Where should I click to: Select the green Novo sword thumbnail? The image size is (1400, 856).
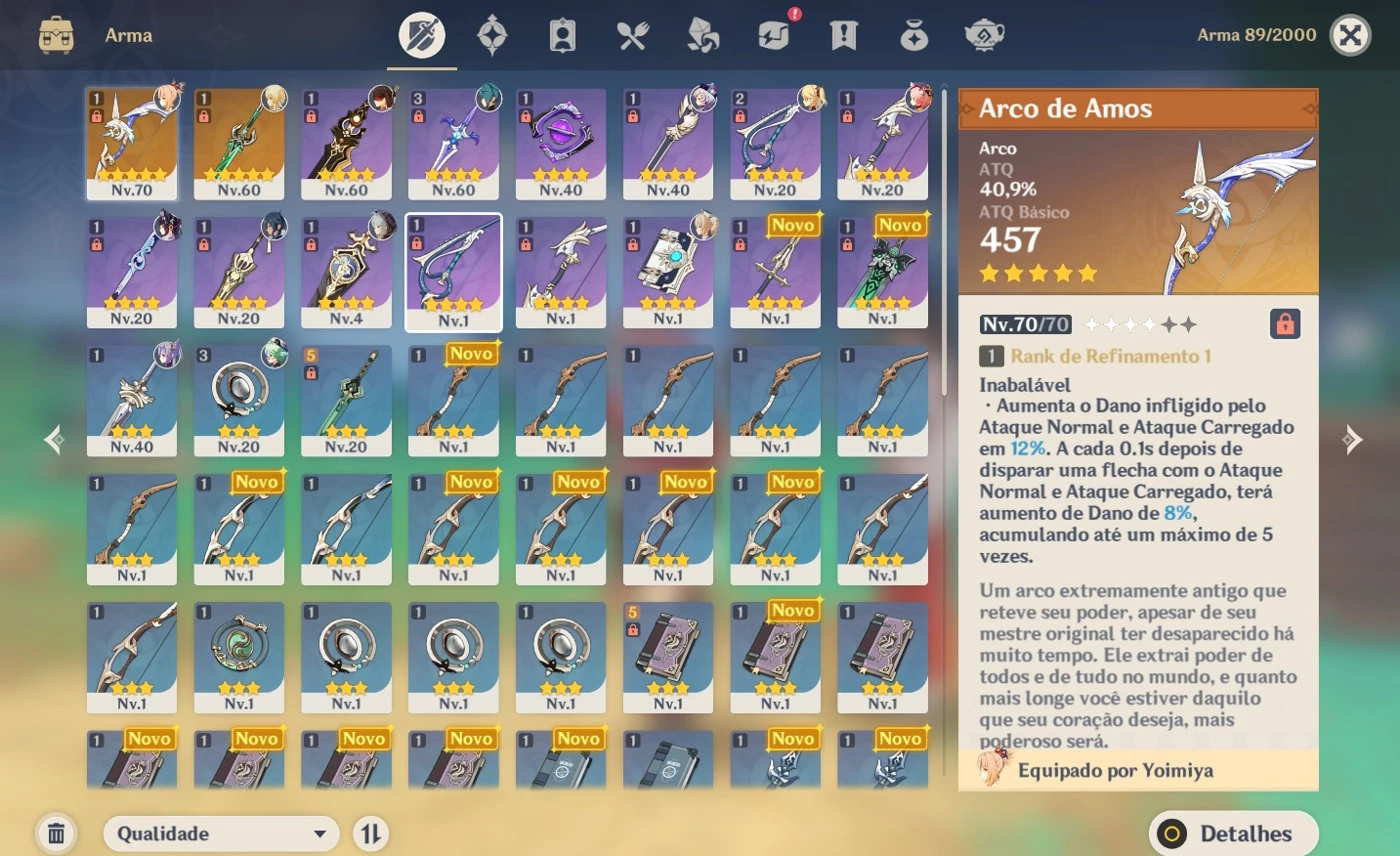(884, 268)
